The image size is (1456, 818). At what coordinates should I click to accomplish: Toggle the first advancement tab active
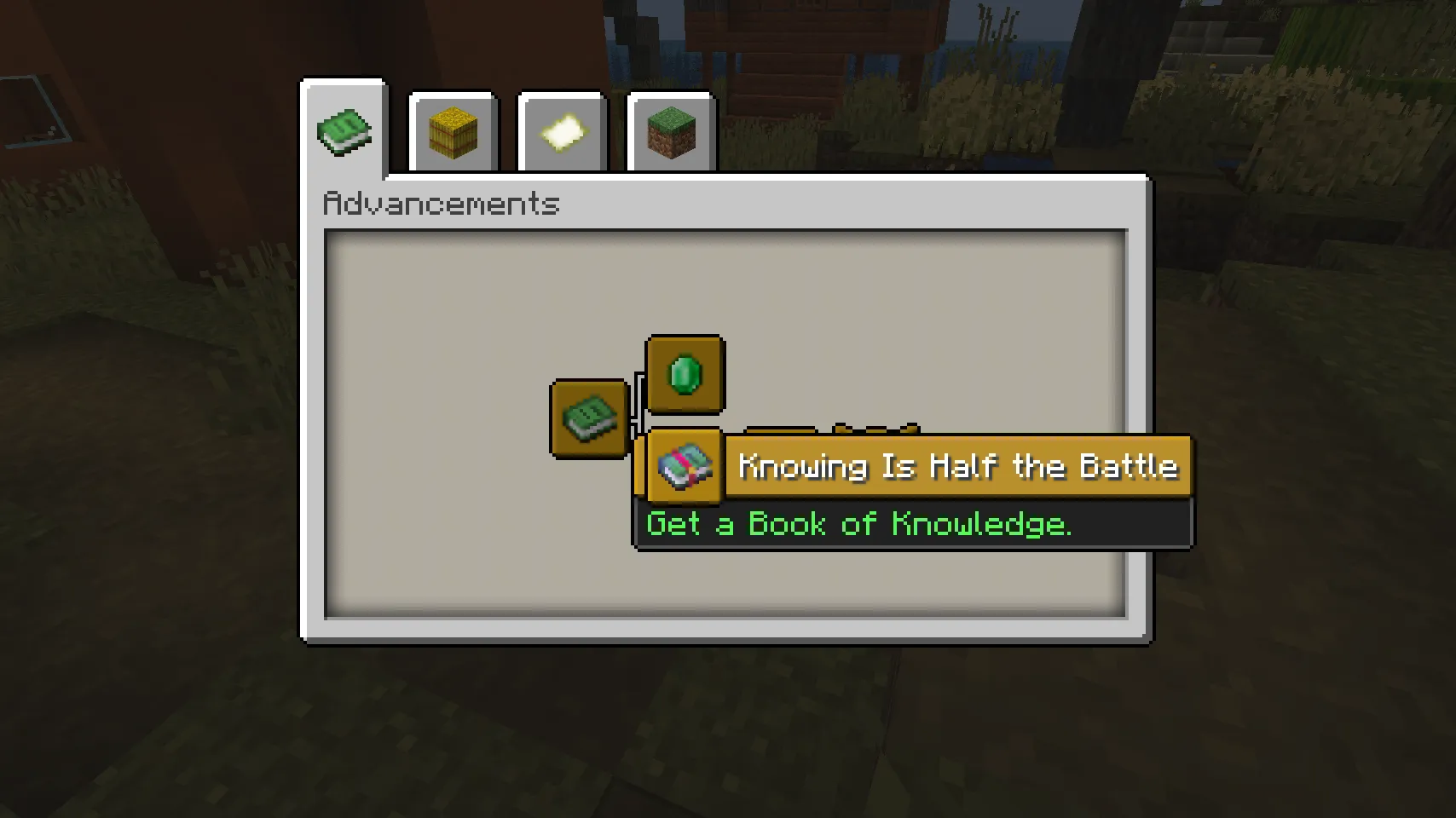[344, 131]
